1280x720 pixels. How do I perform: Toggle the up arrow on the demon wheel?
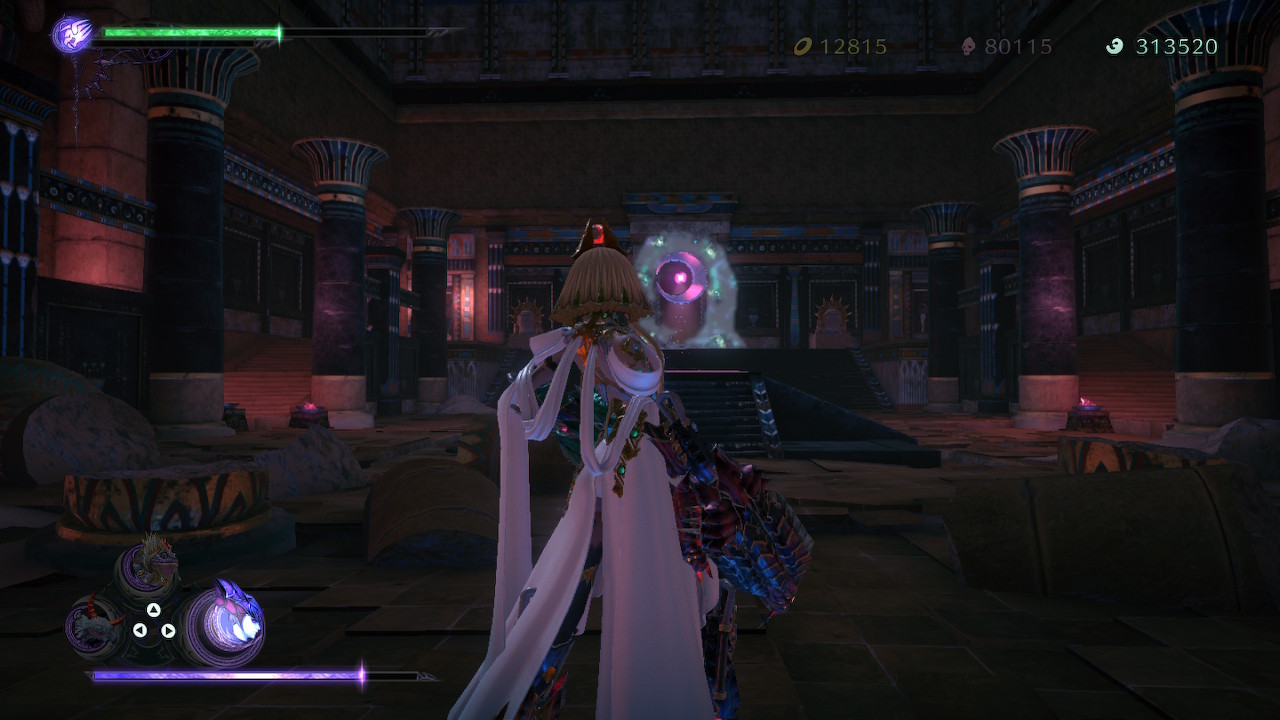153,609
